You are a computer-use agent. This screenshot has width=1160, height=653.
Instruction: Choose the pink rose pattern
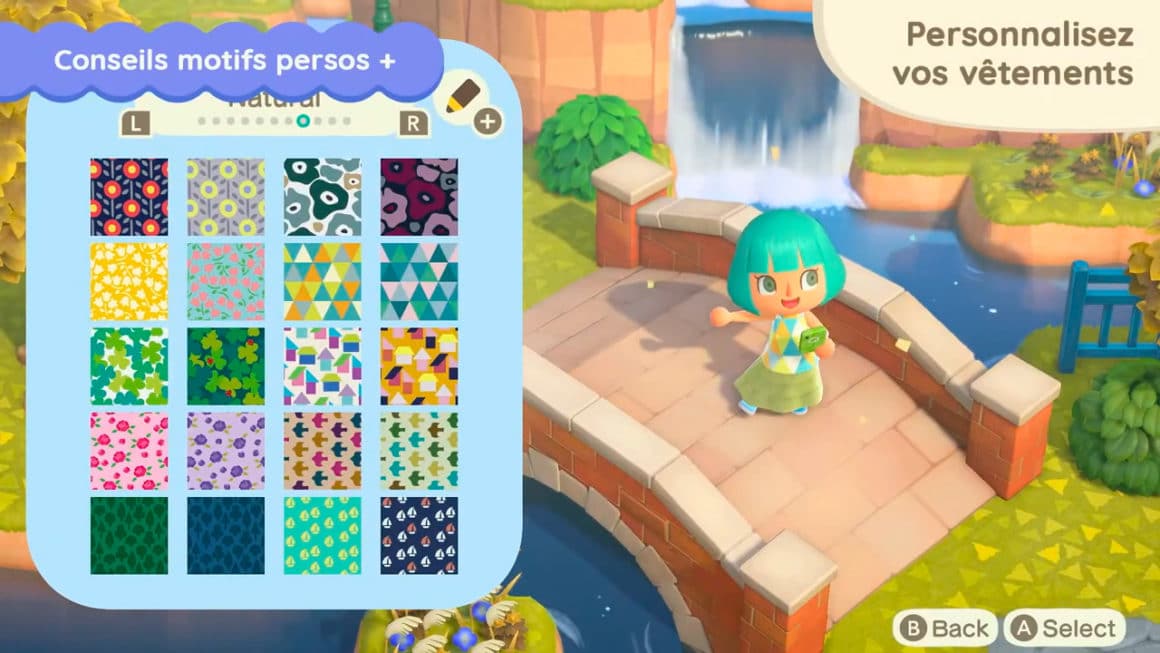tap(129, 451)
